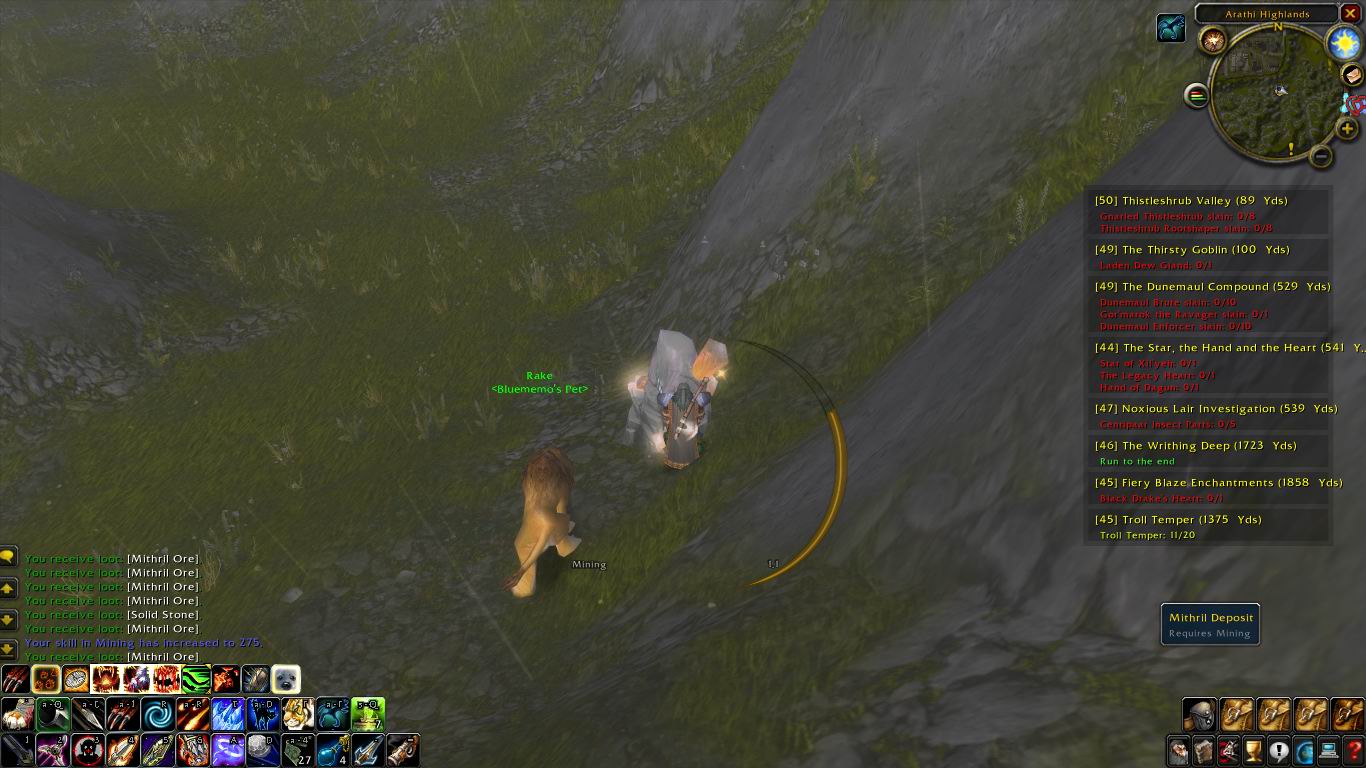1366x768 pixels.
Task: Check mail via the minimap envelope icon
Action: coord(1352,75)
